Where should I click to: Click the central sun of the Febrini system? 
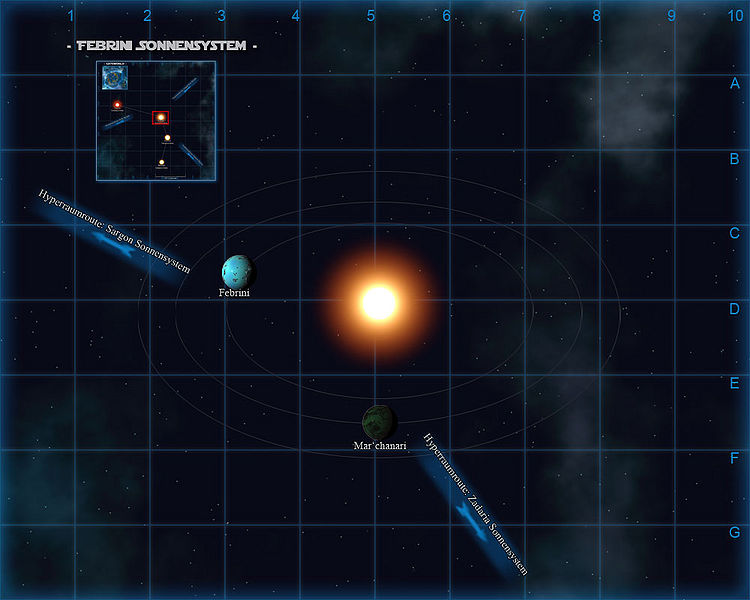[379, 302]
